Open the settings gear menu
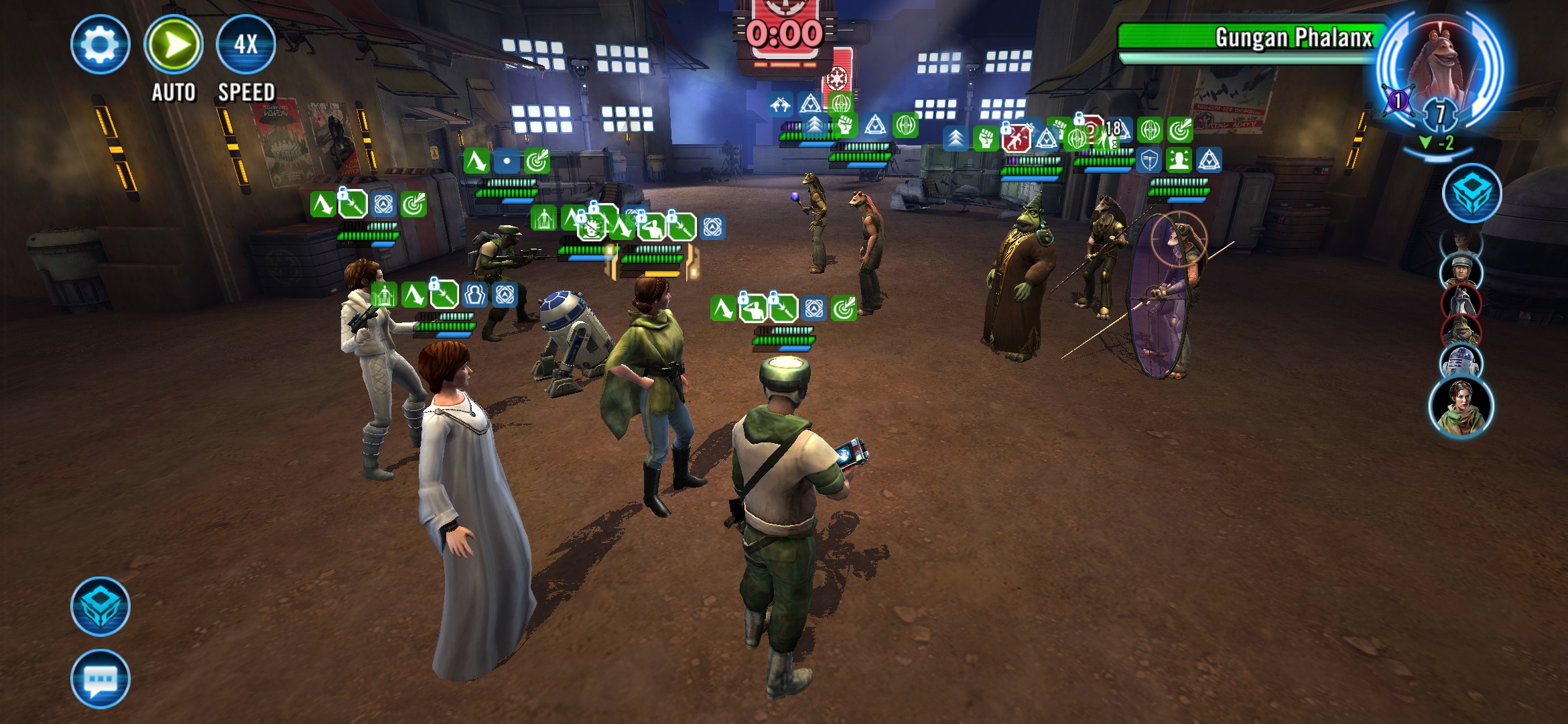Screen dimensions: 1568x724 (101, 45)
